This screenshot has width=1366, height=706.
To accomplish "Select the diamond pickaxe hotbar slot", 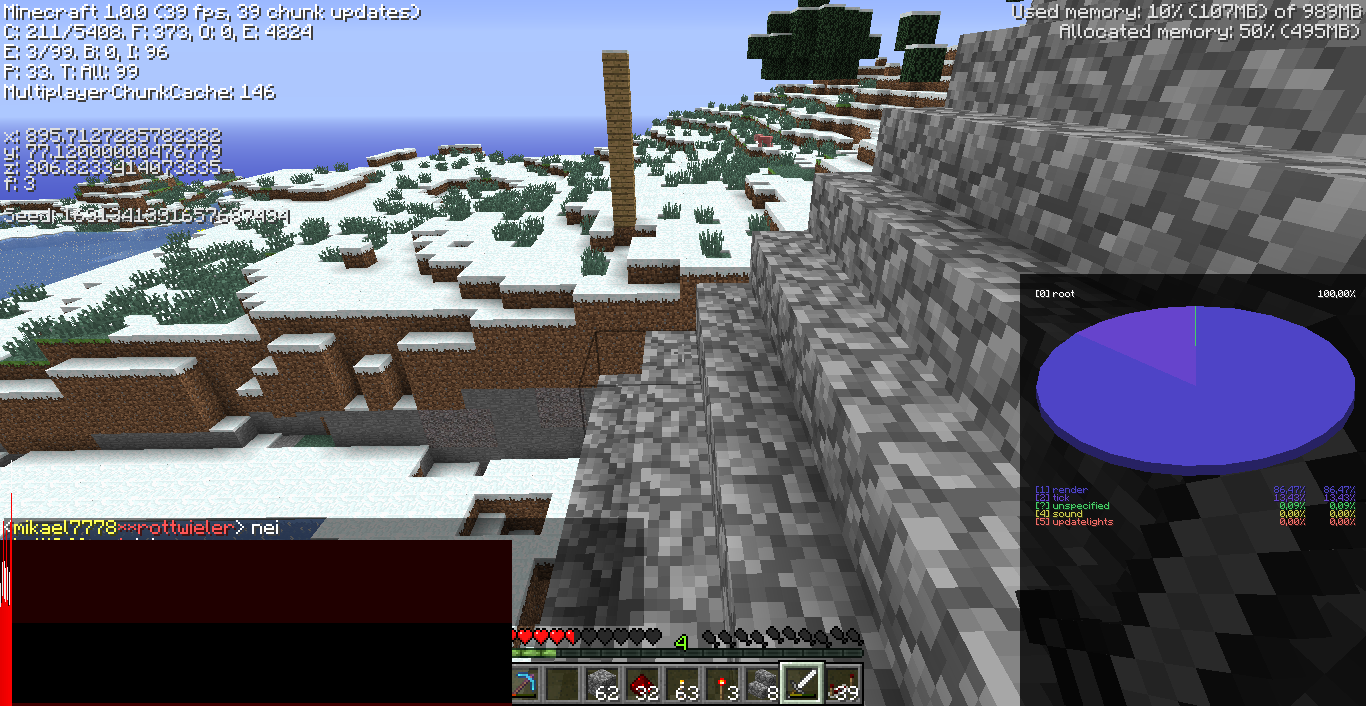I will click(x=525, y=685).
